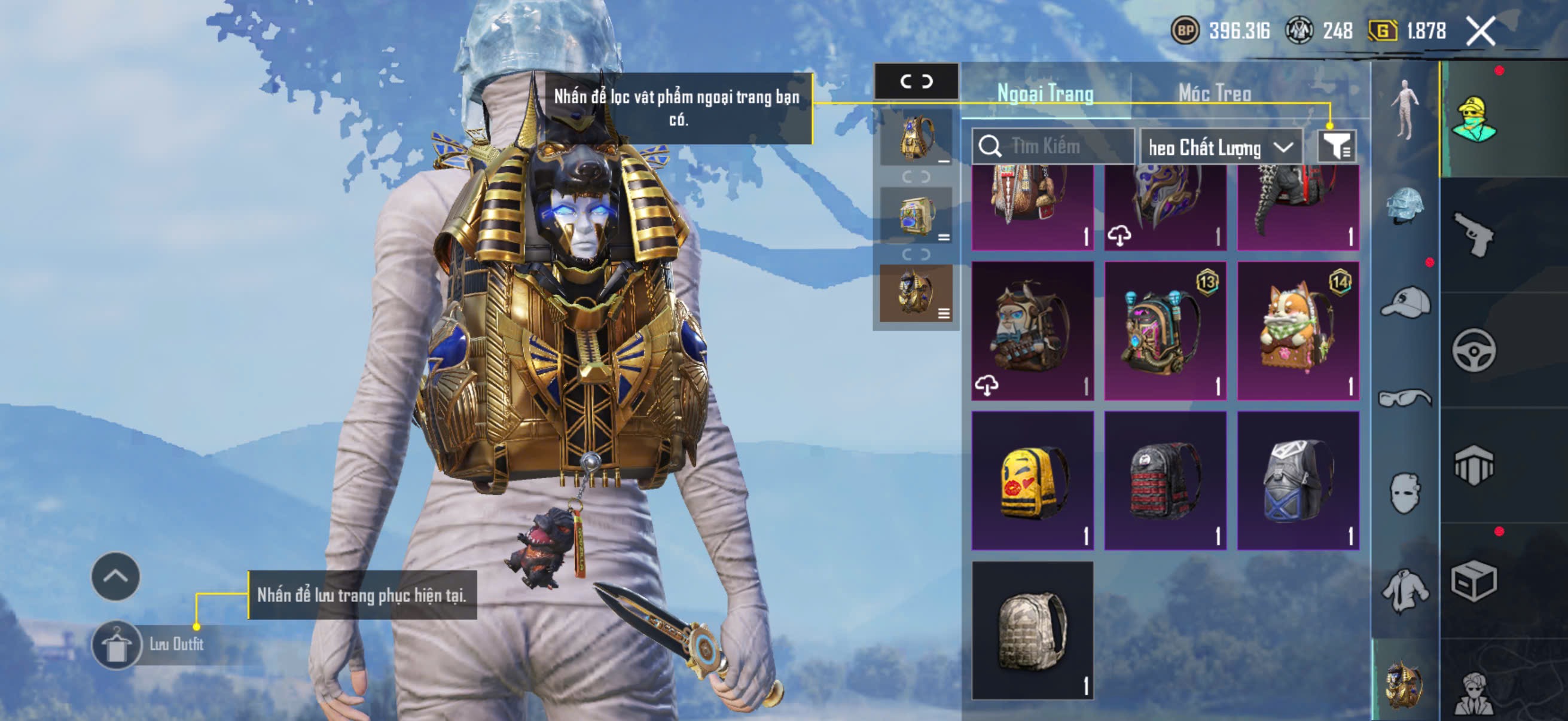This screenshot has height=721, width=1568.
Task: Switch to the Móc Treo tab
Action: pyautogui.click(x=1215, y=93)
